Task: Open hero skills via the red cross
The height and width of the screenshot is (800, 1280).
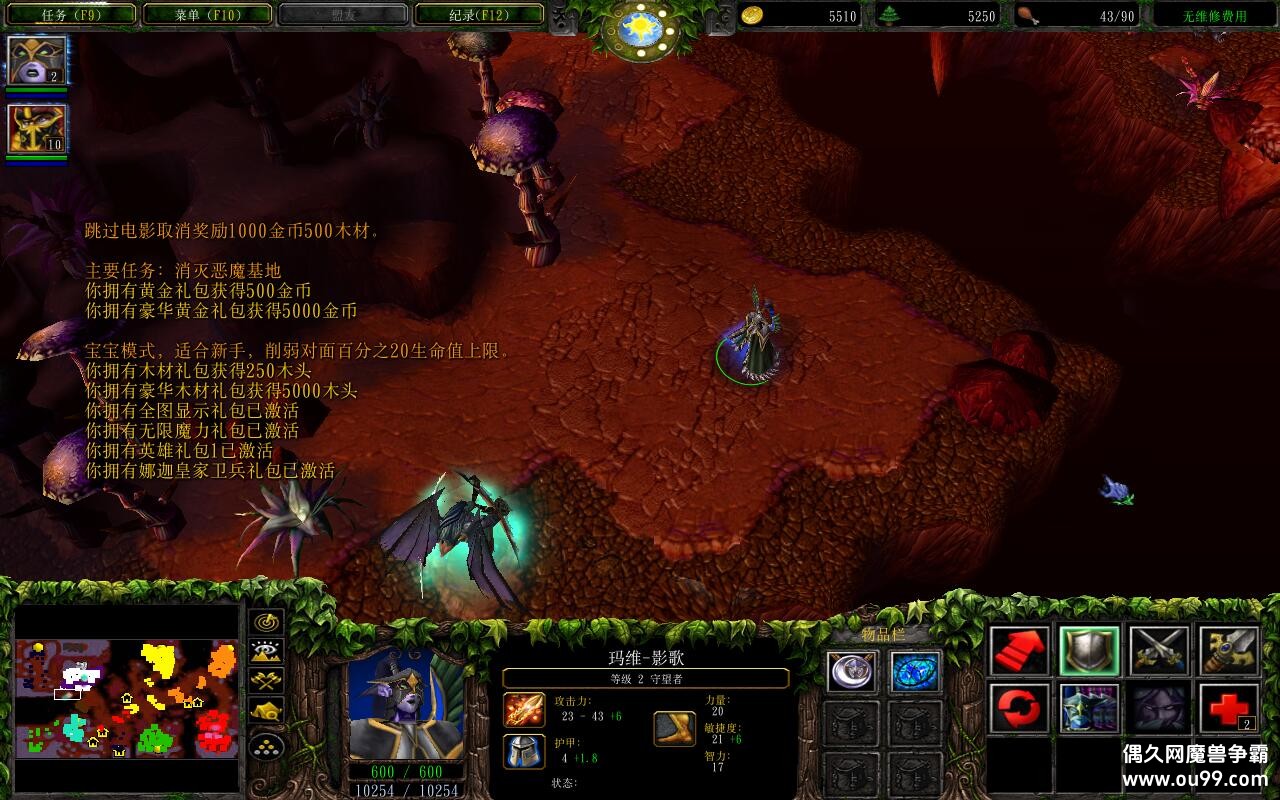Action: 1229,709
